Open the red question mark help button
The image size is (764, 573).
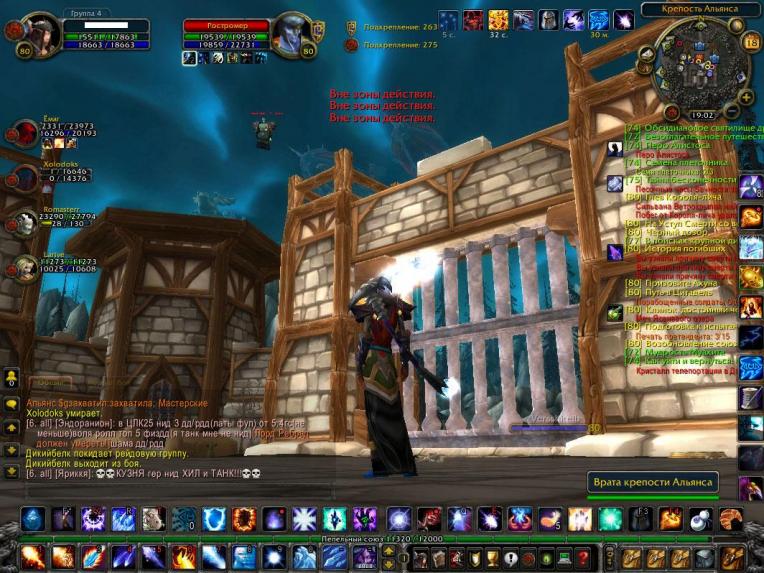(584, 558)
